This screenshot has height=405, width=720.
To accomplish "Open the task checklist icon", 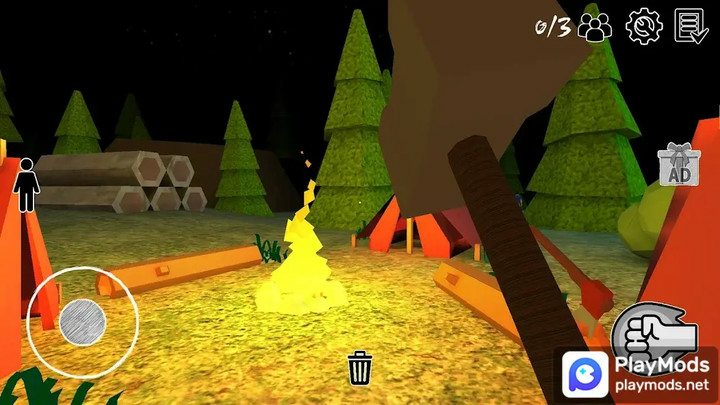I will coord(691,26).
